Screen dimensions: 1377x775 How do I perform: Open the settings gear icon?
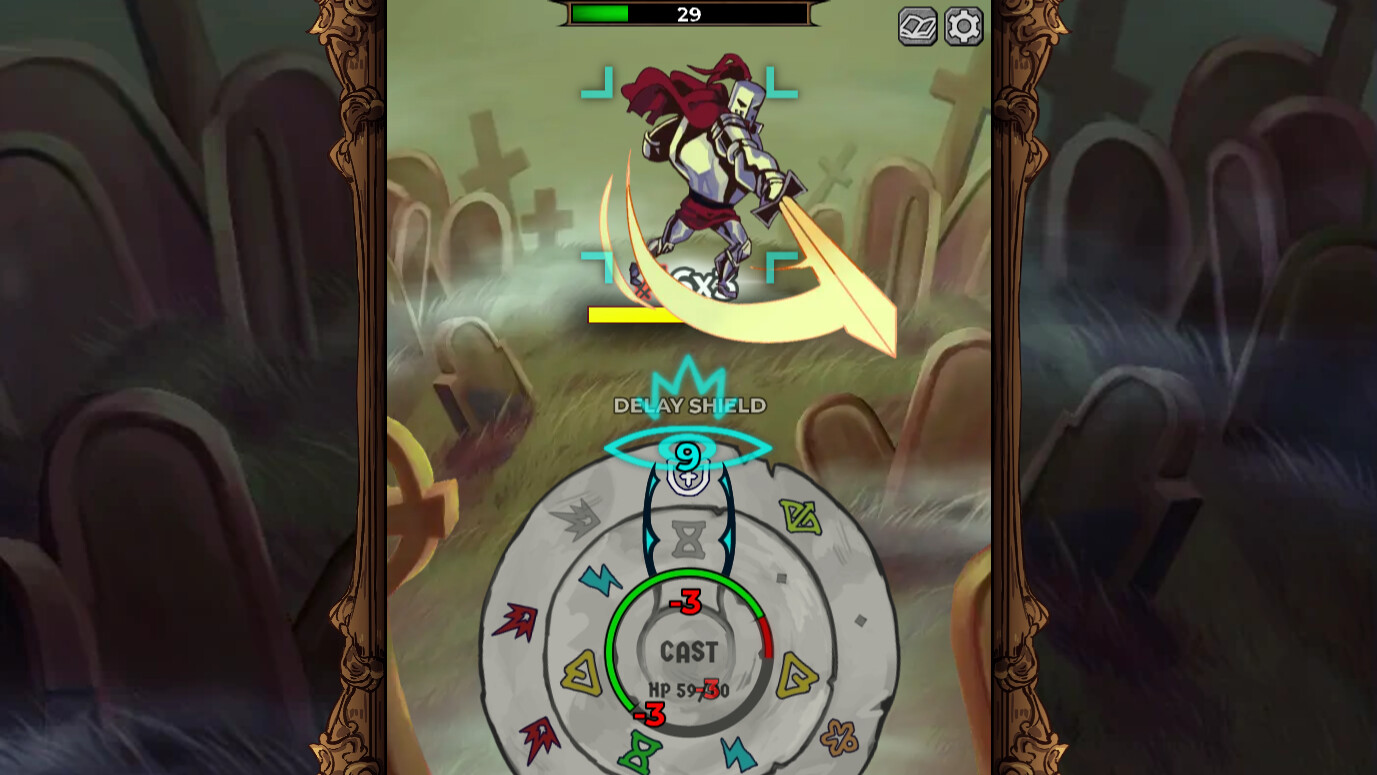tap(962, 27)
